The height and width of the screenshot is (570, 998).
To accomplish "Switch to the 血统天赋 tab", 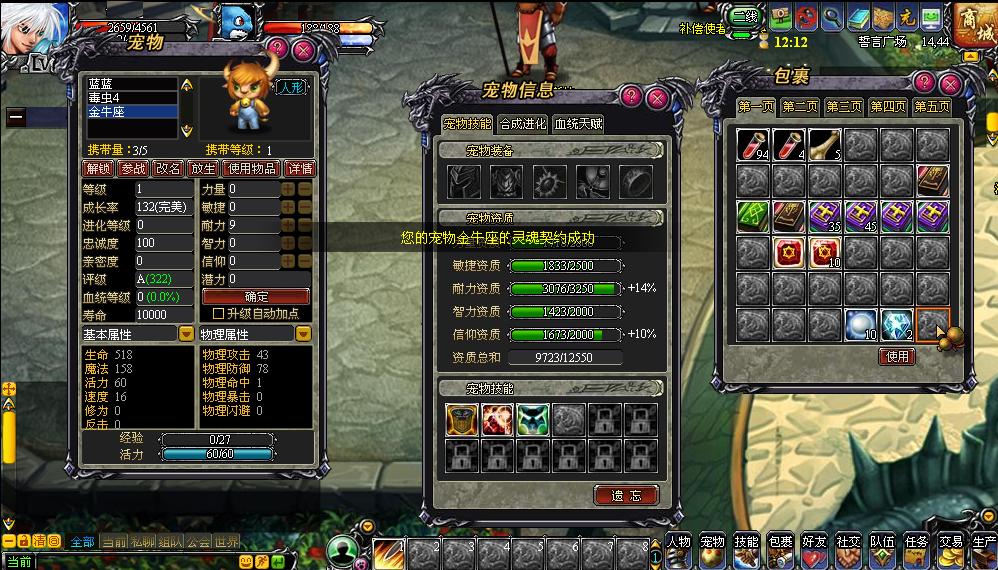I will [579, 124].
